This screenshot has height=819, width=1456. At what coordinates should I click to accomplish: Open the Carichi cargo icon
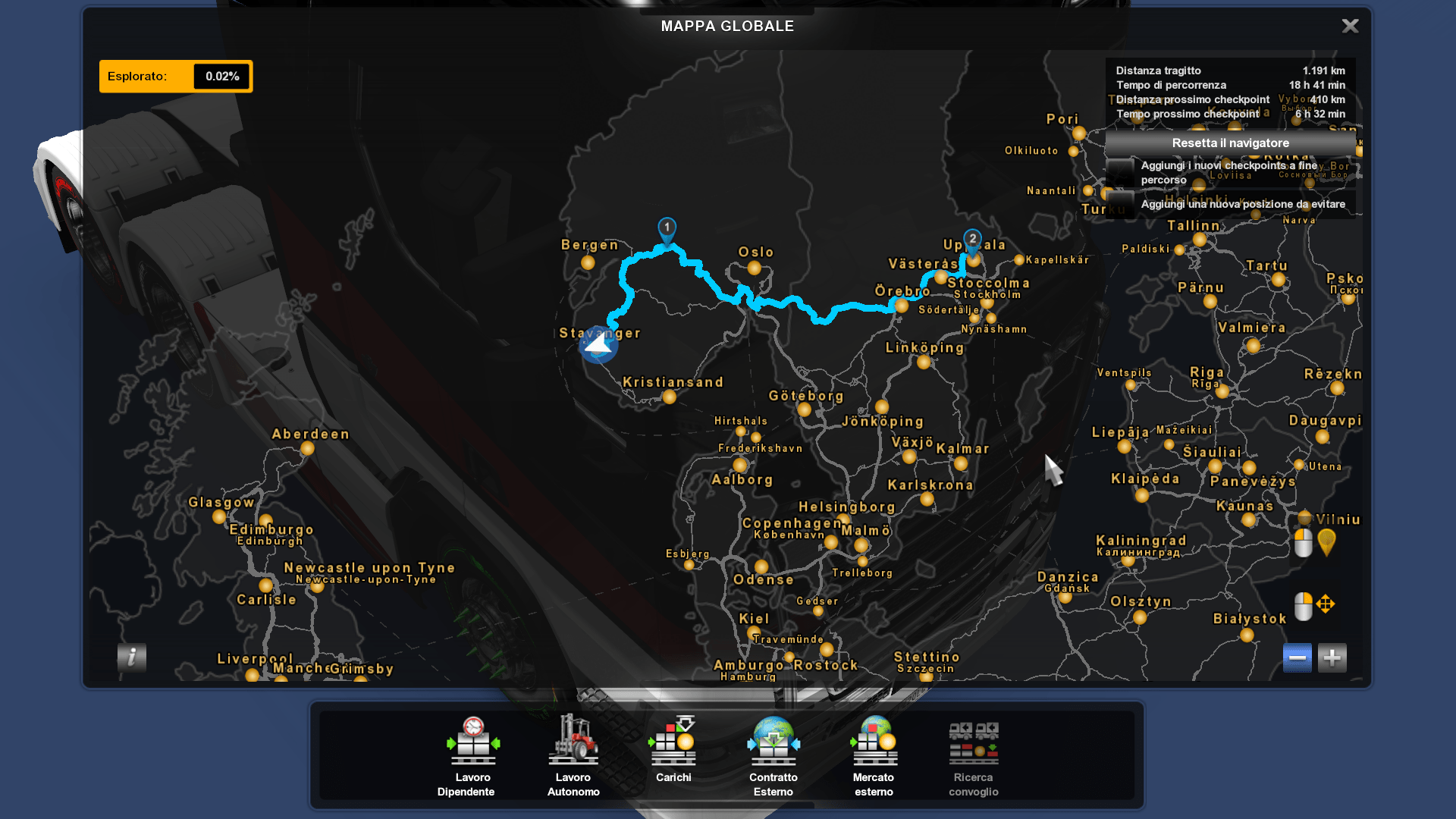[x=672, y=743]
